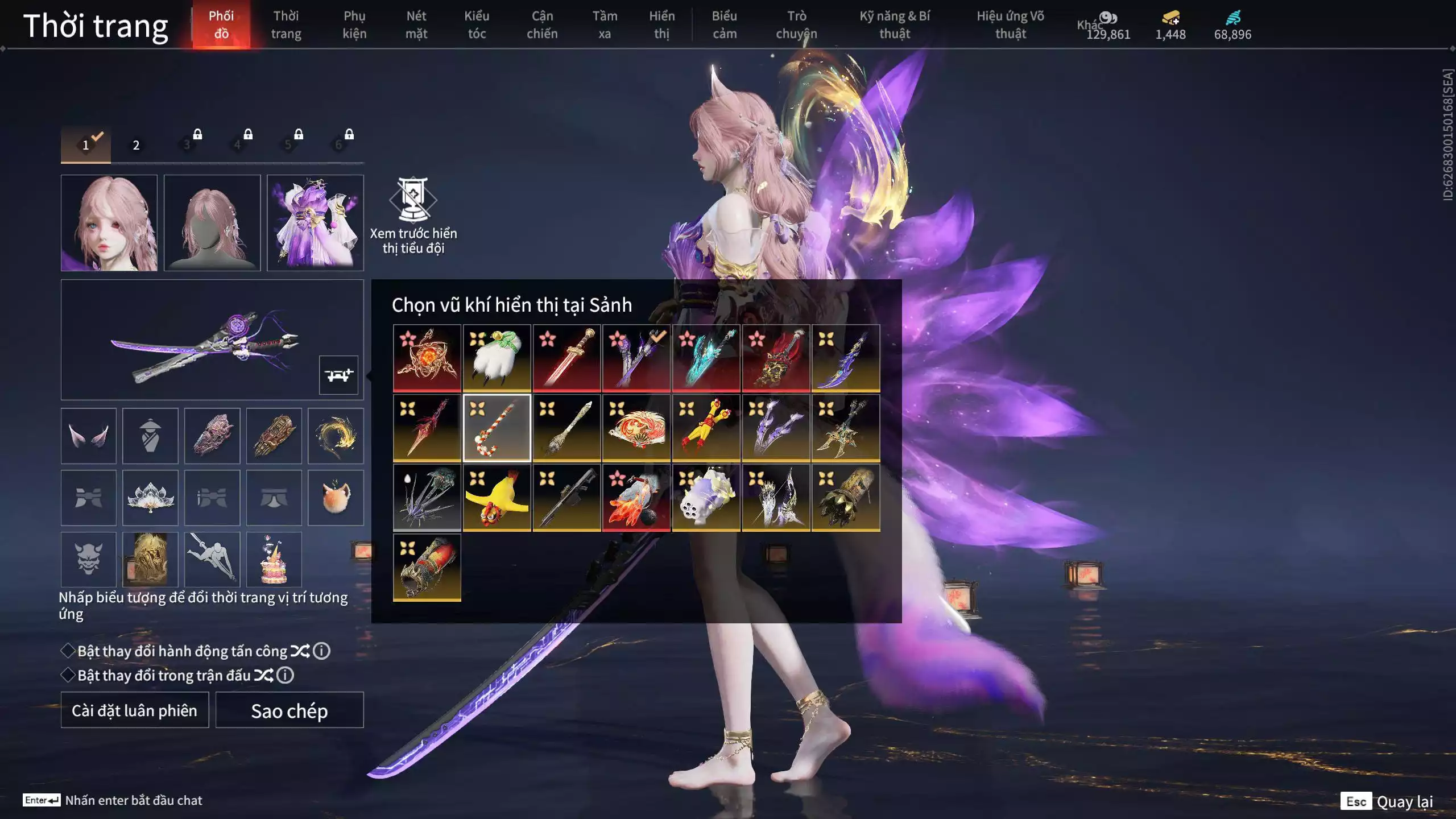Choose the candy cane weapon skin
1456x819 pixels.
[497, 428]
